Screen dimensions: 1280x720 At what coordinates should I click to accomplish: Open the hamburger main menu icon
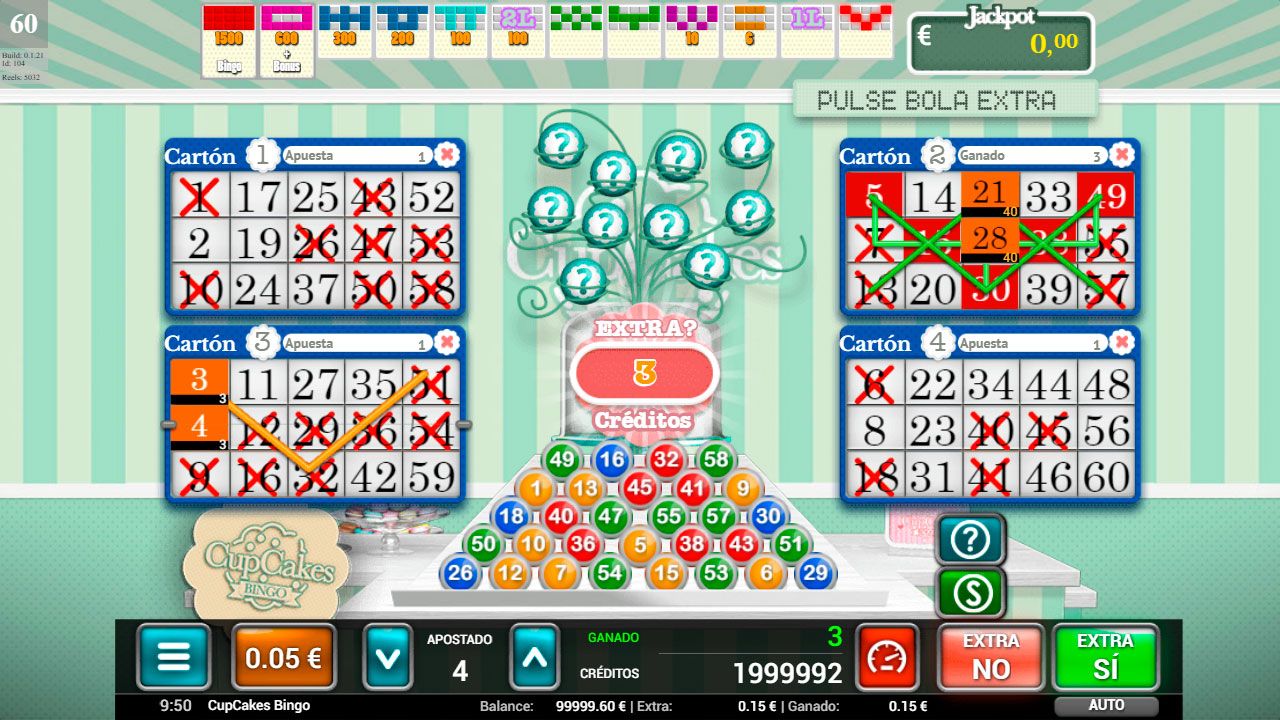point(172,658)
